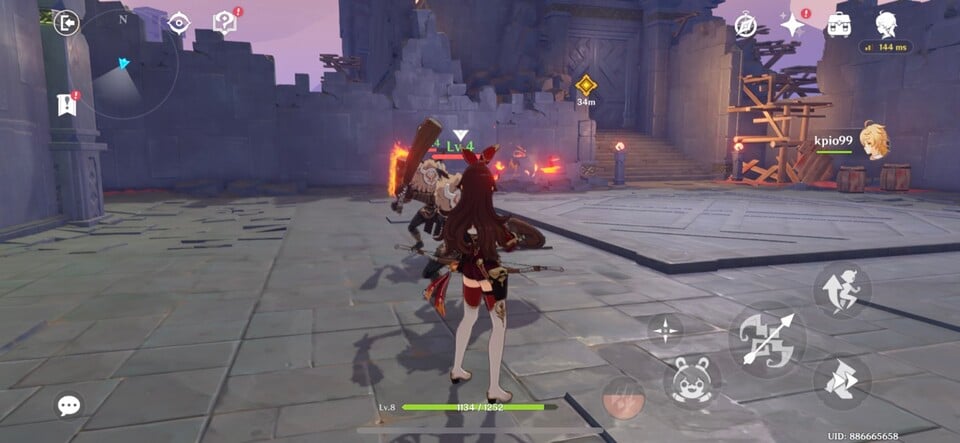This screenshot has width=960, height=443.
Task: Open the backpack inventory
Action: pyautogui.click(x=839, y=25)
